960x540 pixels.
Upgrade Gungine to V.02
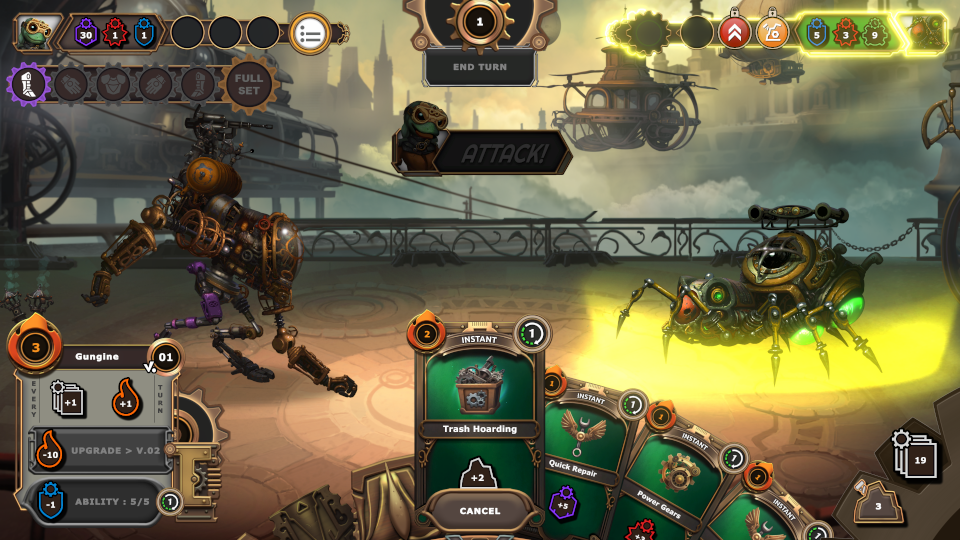pyautogui.click(x=98, y=450)
